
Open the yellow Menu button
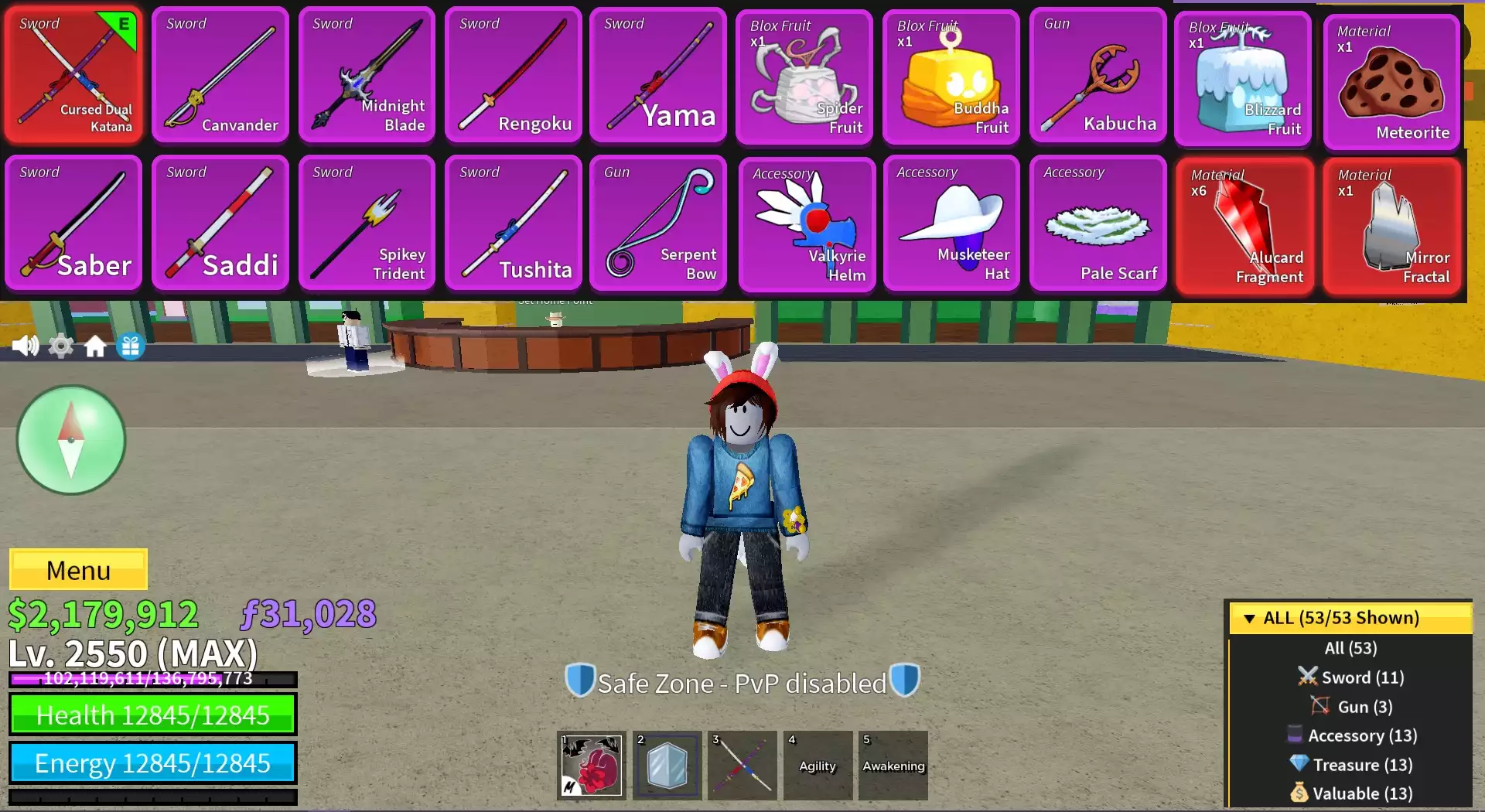(78, 570)
